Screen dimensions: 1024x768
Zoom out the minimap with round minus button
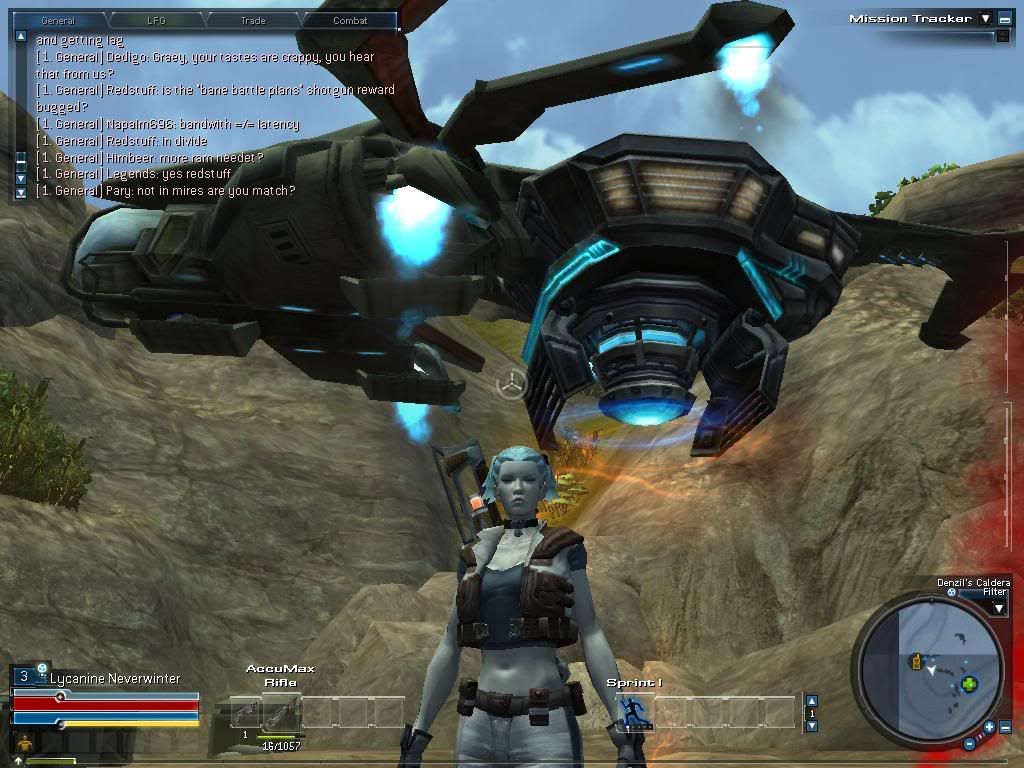coord(970,743)
